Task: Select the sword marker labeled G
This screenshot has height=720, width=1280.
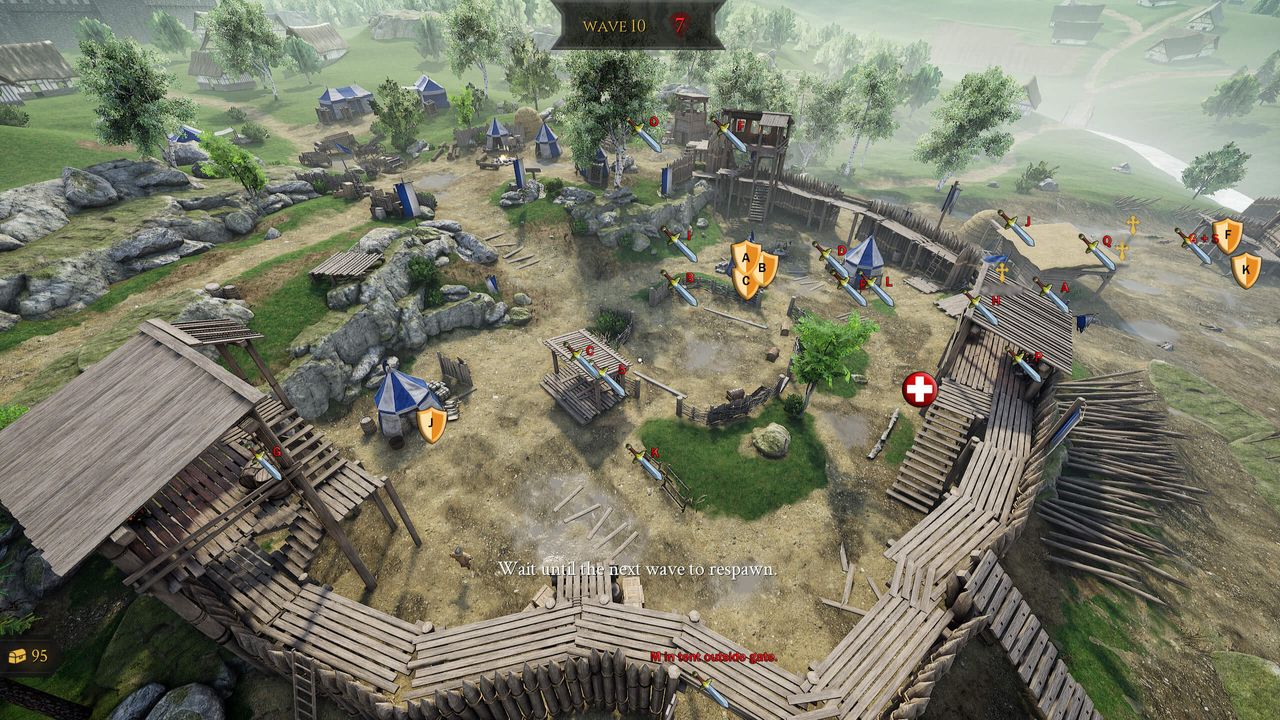Action: pos(267,464)
